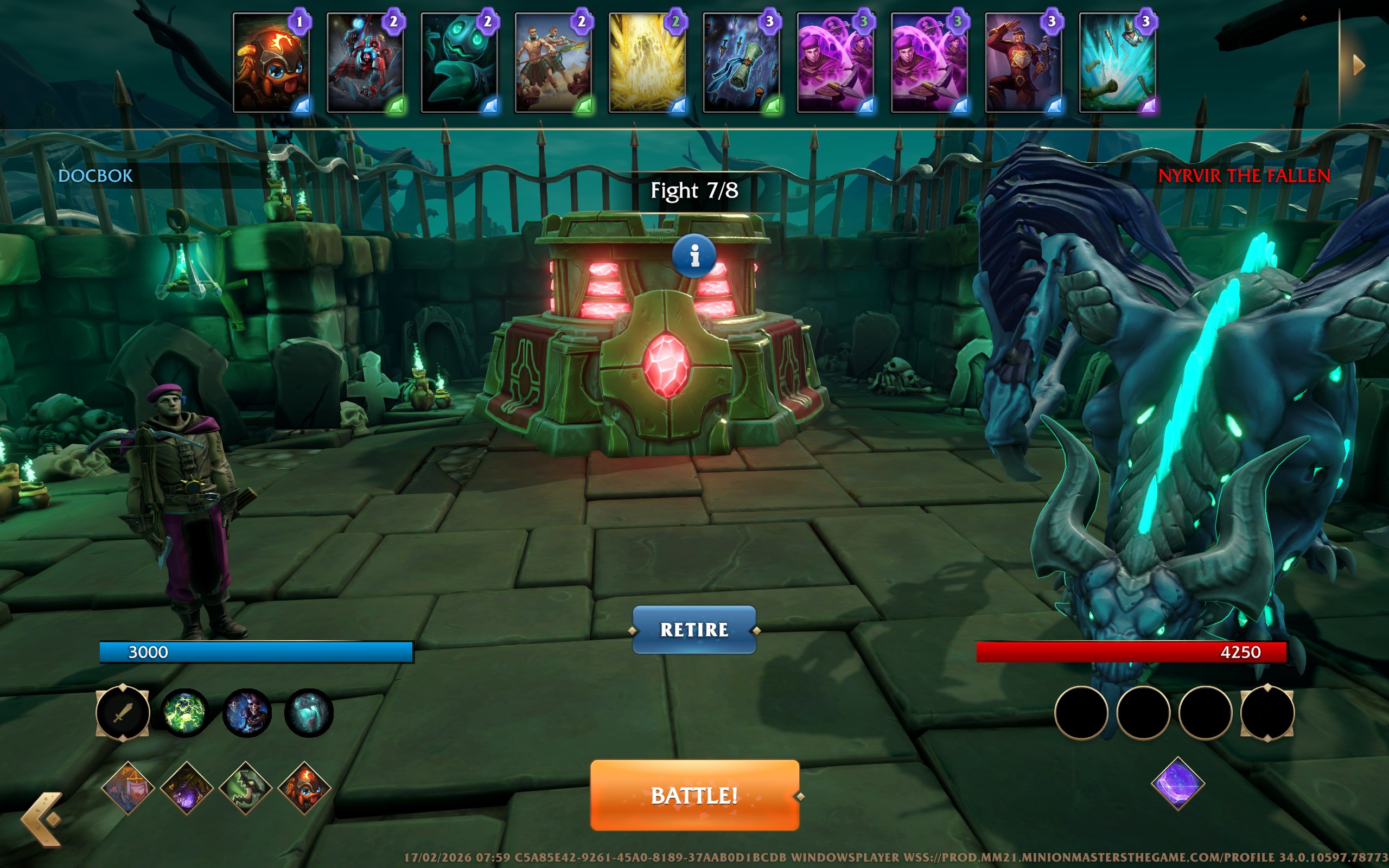Inspect the sword perk slot
The width and height of the screenshot is (1389, 868).
click(123, 713)
